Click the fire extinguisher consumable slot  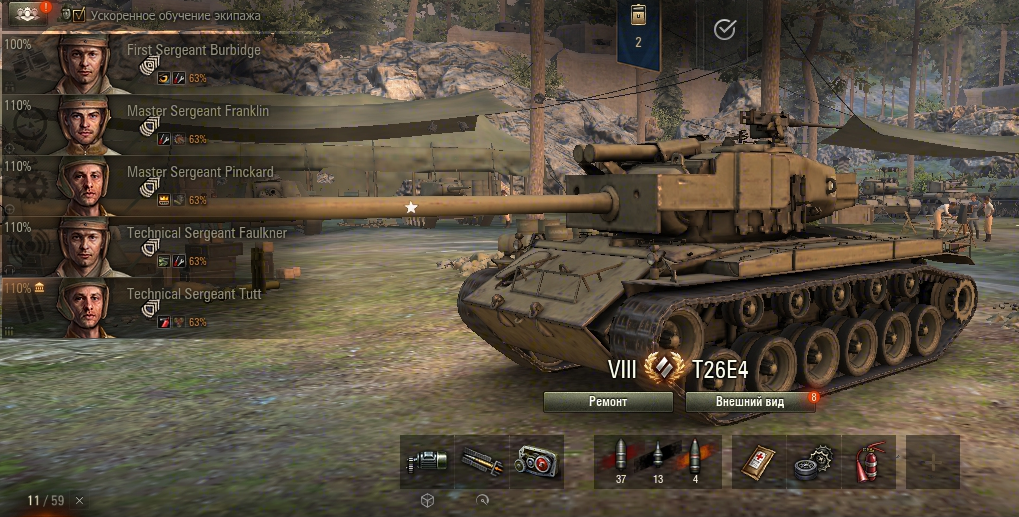869,462
